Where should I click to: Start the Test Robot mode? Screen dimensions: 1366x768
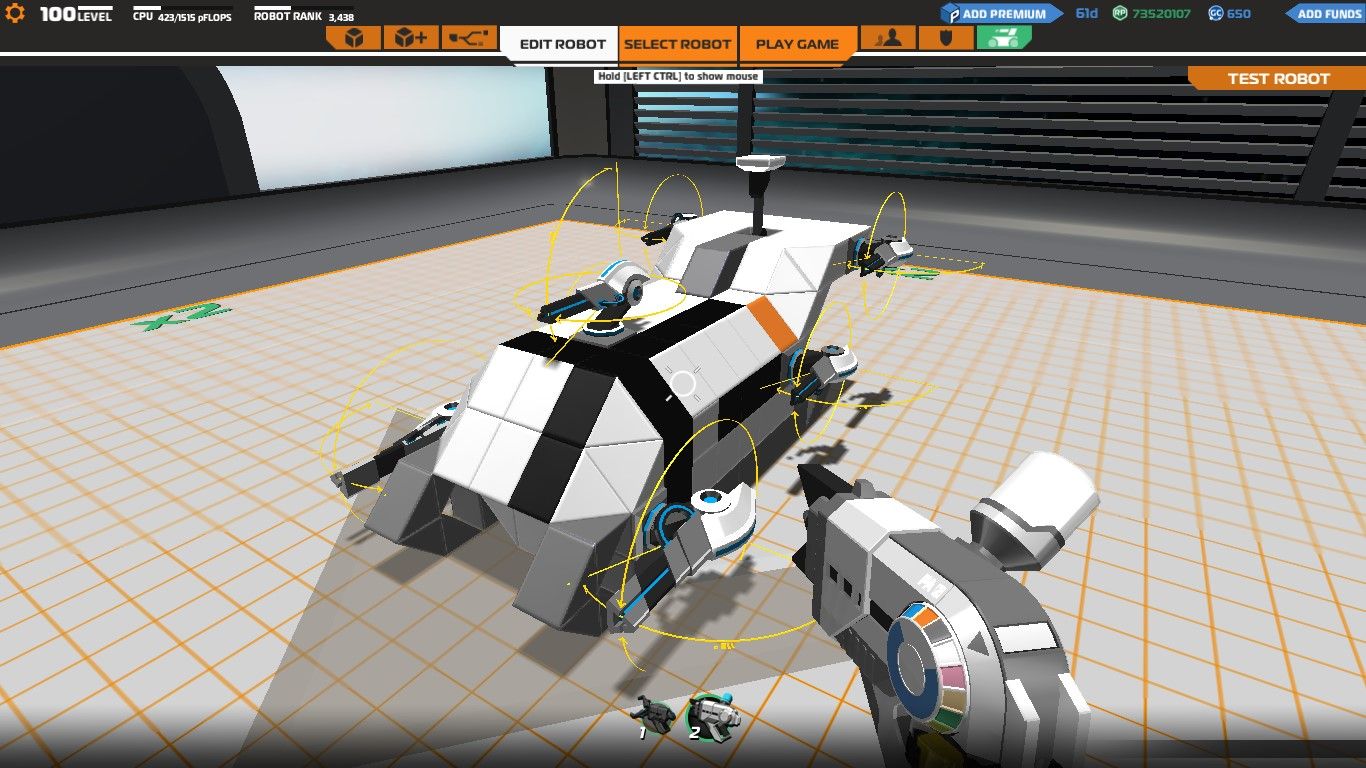(1278, 79)
